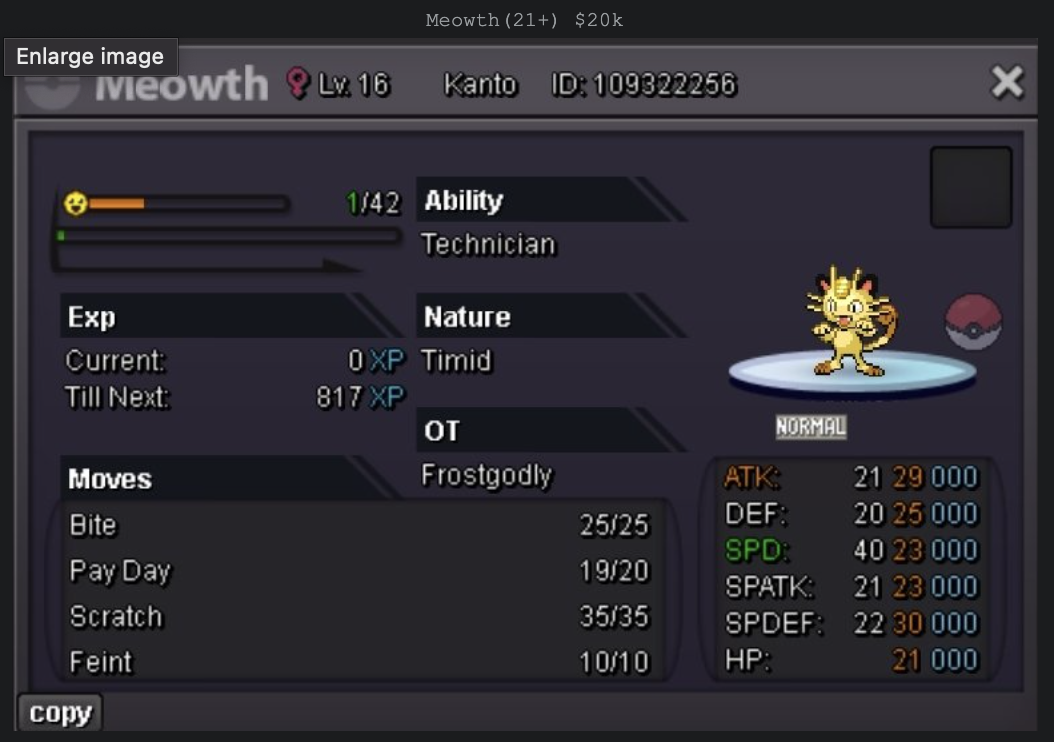Click the copy button
Image resolution: width=1054 pixels, height=742 pixels.
pyautogui.click(x=60, y=713)
